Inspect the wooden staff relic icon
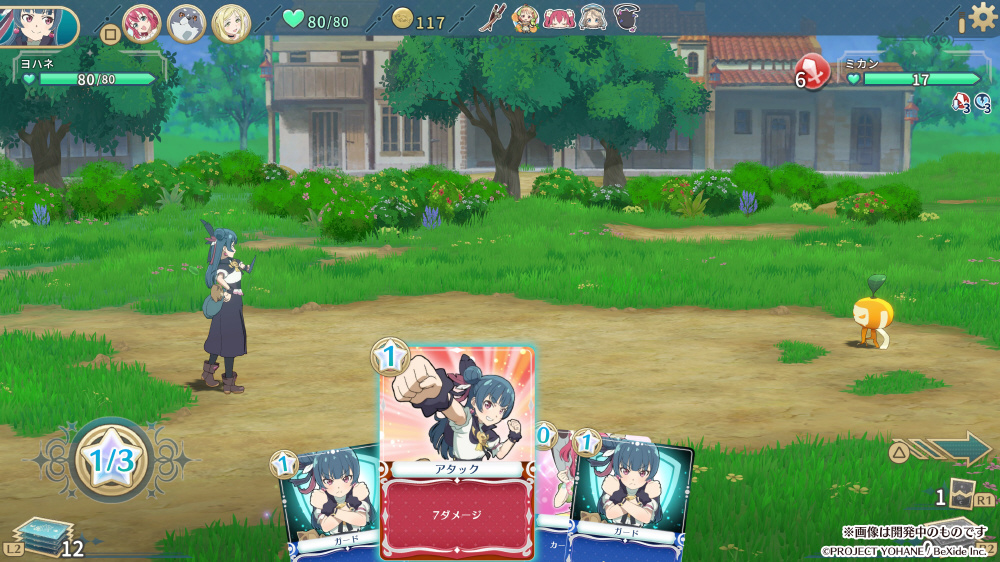 tap(493, 18)
